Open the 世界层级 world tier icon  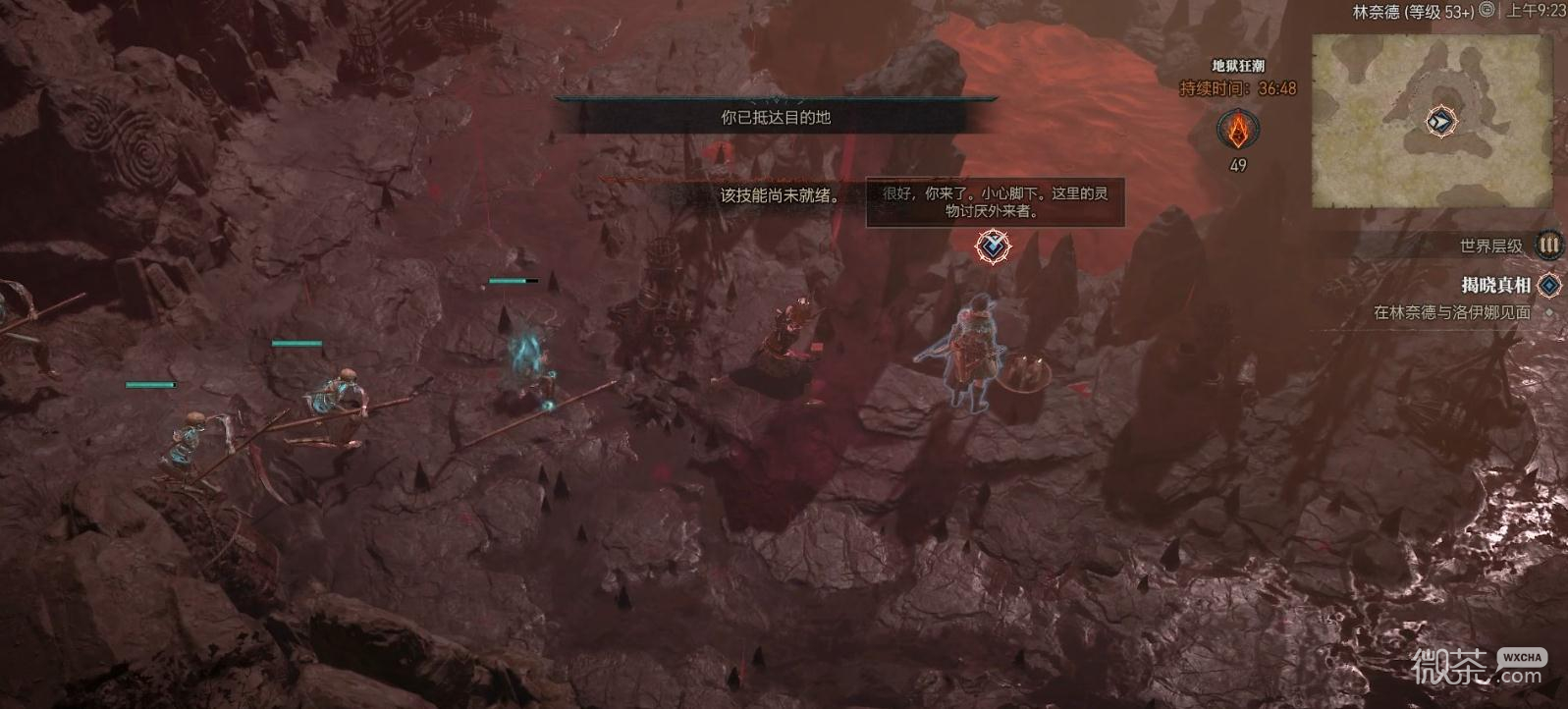click(x=1548, y=245)
